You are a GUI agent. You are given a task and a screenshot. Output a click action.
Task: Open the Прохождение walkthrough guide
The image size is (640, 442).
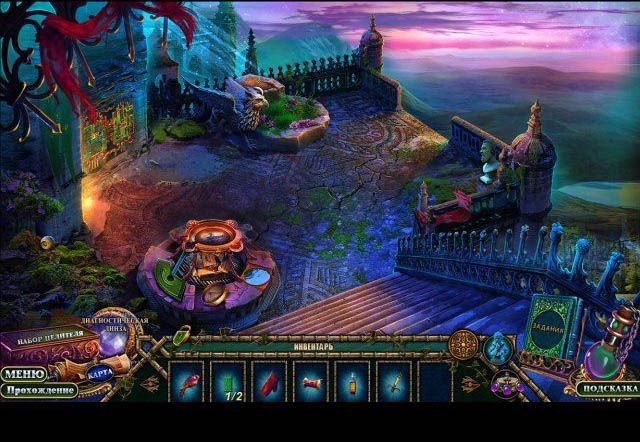[38, 390]
